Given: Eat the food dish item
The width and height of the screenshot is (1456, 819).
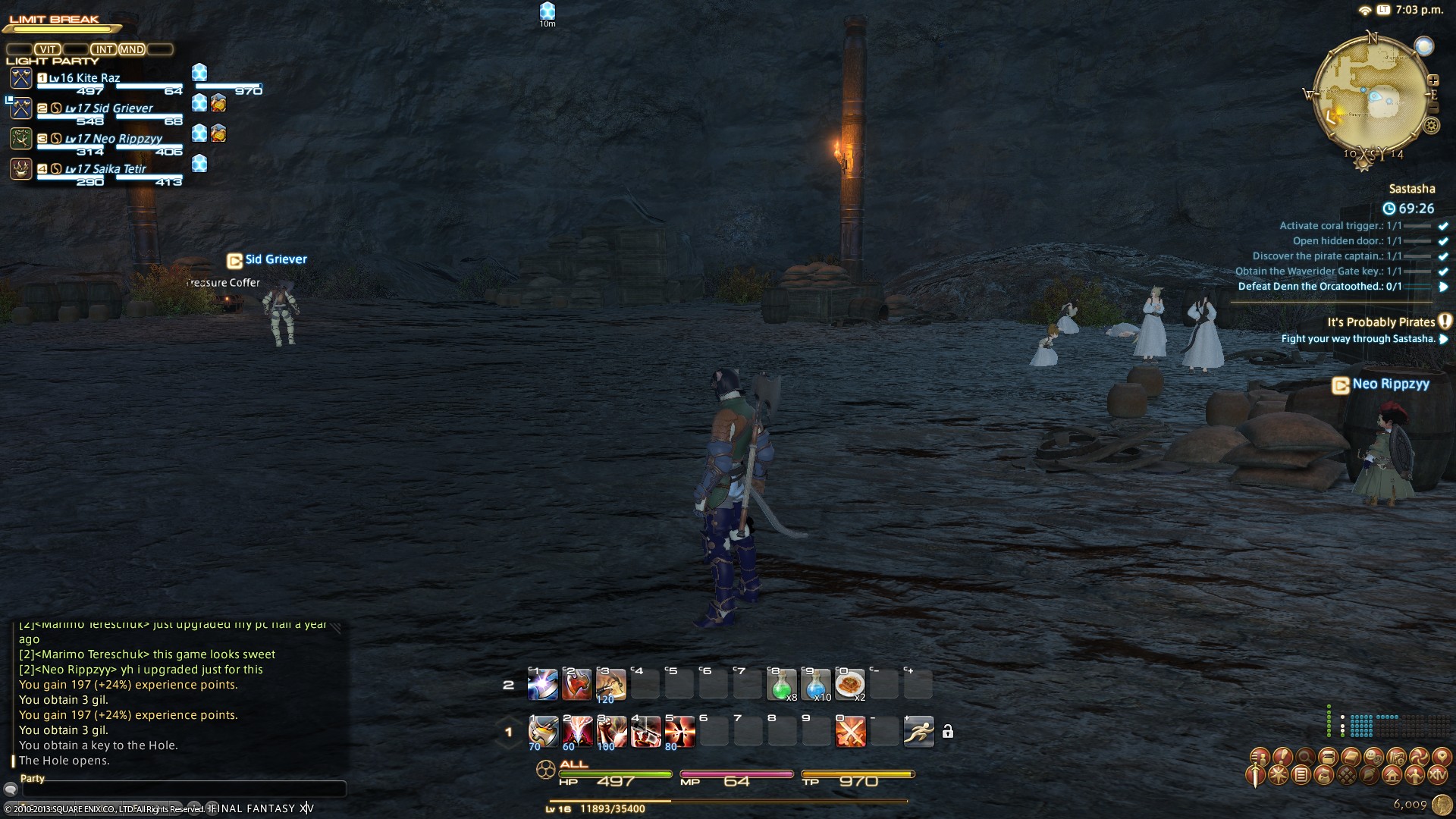Looking at the screenshot, I should [850, 685].
